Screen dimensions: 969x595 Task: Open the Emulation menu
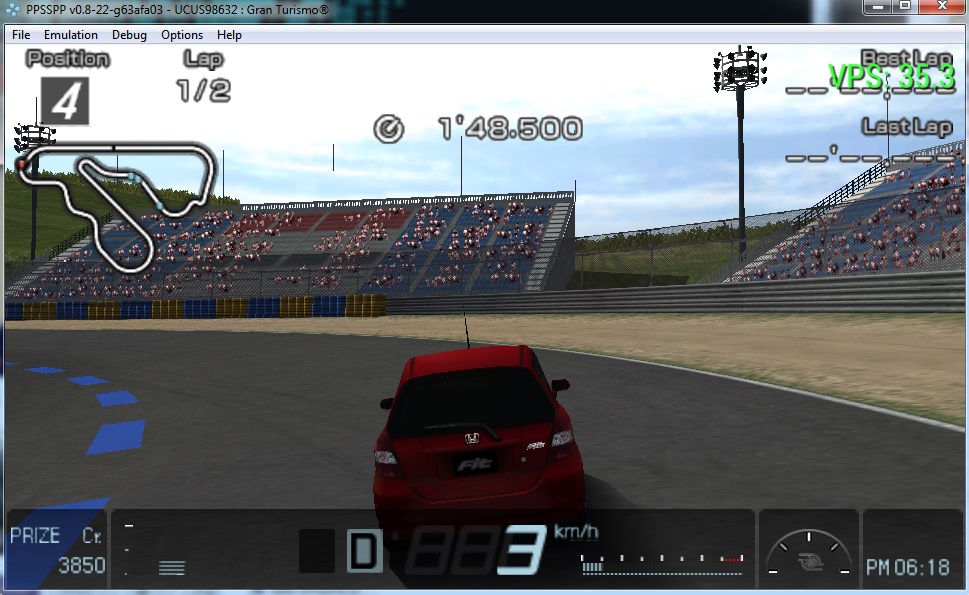click(71, 35)
